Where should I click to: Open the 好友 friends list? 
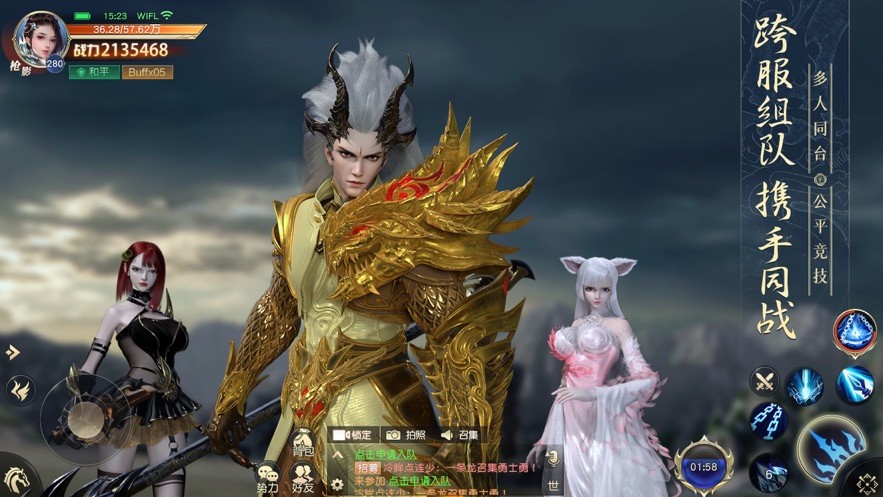303,478
